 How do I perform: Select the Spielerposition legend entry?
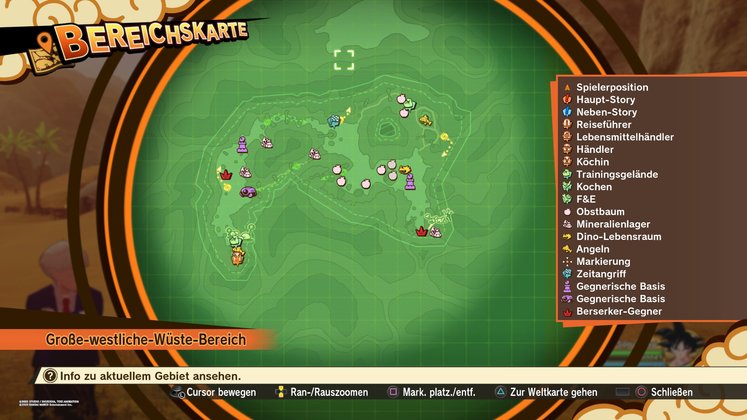pyautogui.click(x=612, y=87)
